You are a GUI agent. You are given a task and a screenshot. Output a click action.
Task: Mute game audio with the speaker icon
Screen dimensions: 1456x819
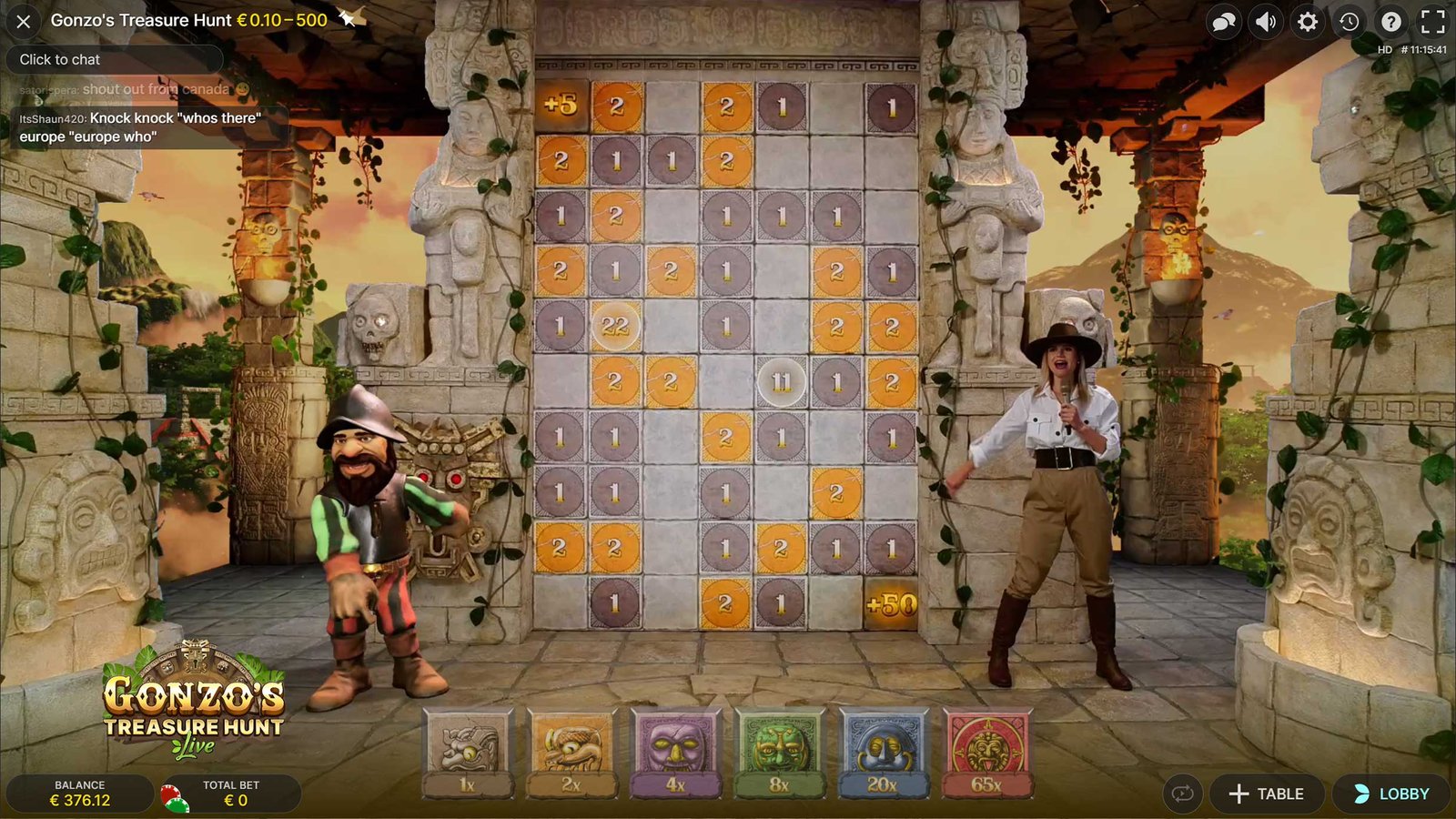tap(1265, 20)
